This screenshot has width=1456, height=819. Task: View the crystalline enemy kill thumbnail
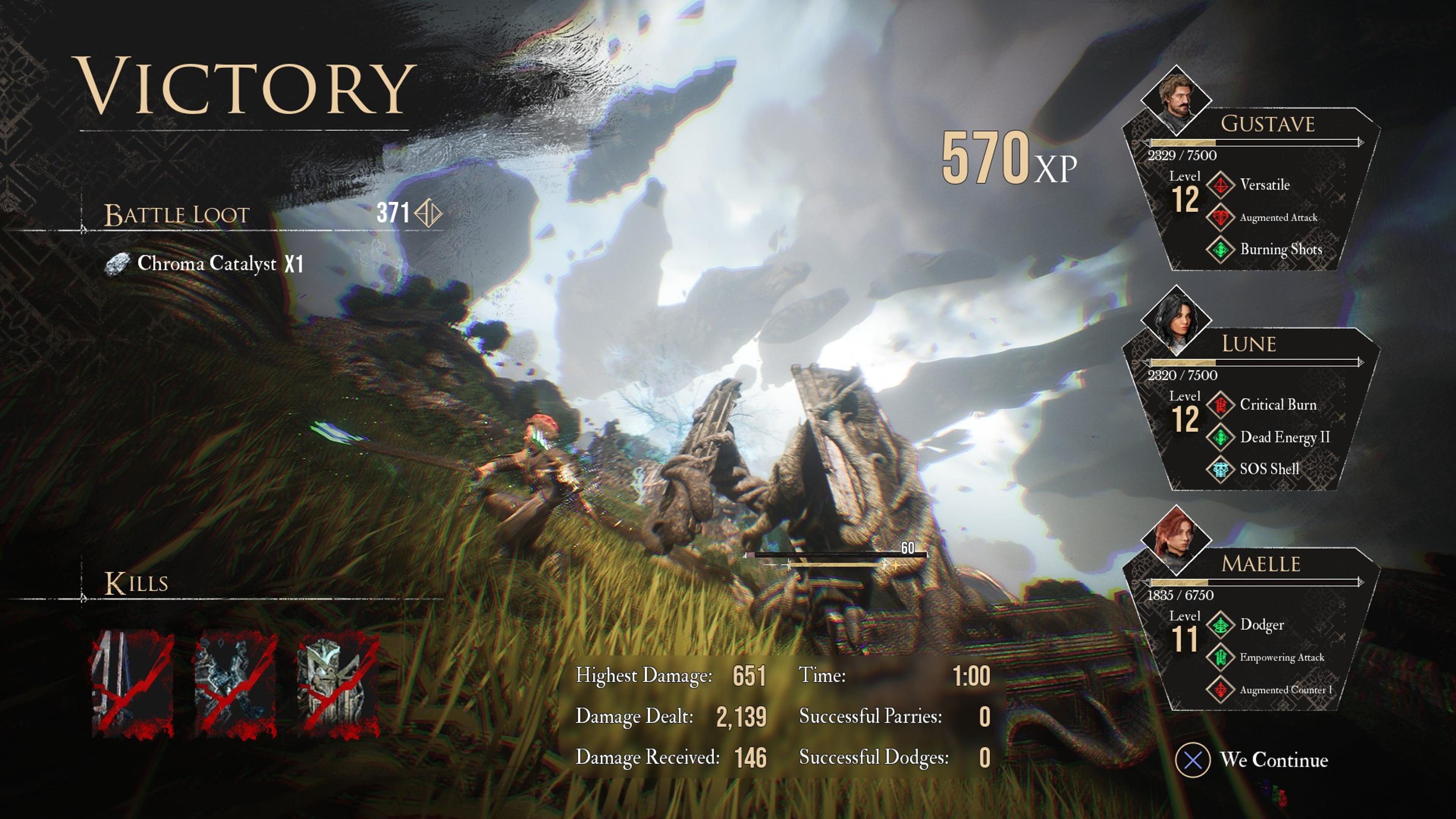(236, 683)
